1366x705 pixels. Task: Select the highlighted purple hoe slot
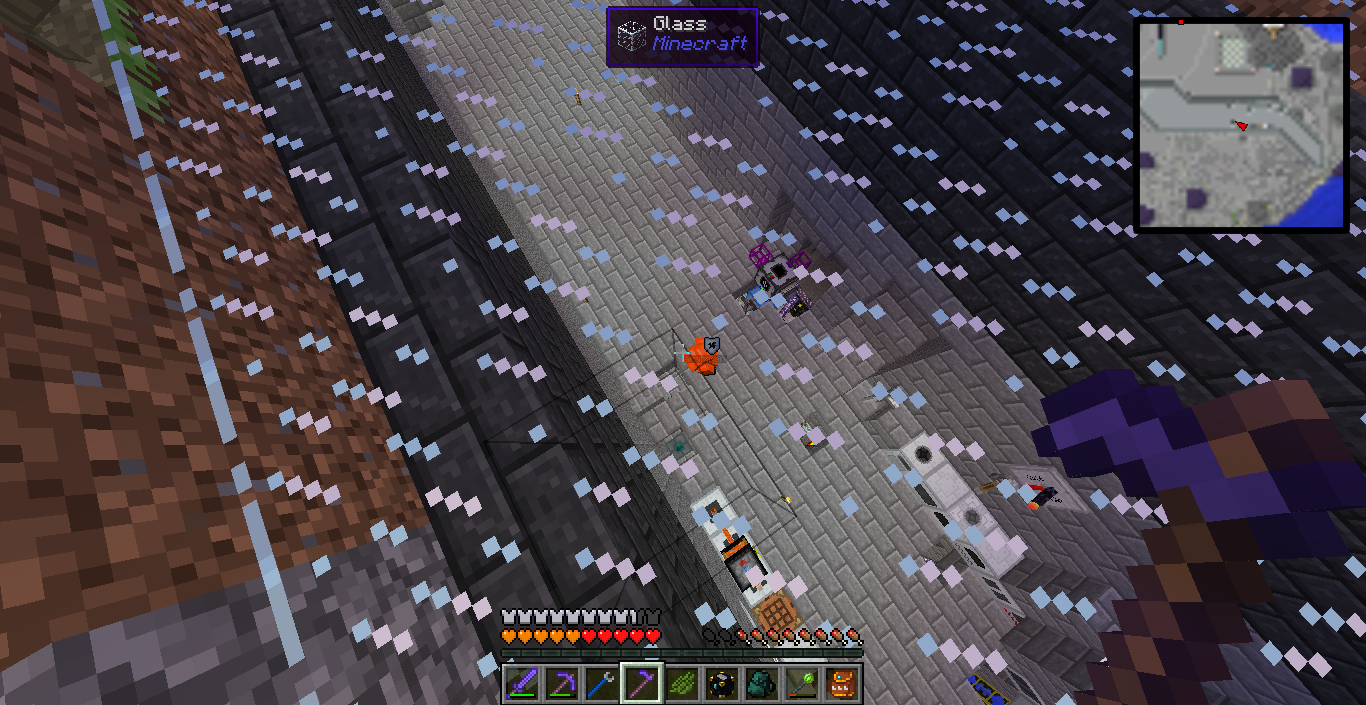(x=640, y=684)
